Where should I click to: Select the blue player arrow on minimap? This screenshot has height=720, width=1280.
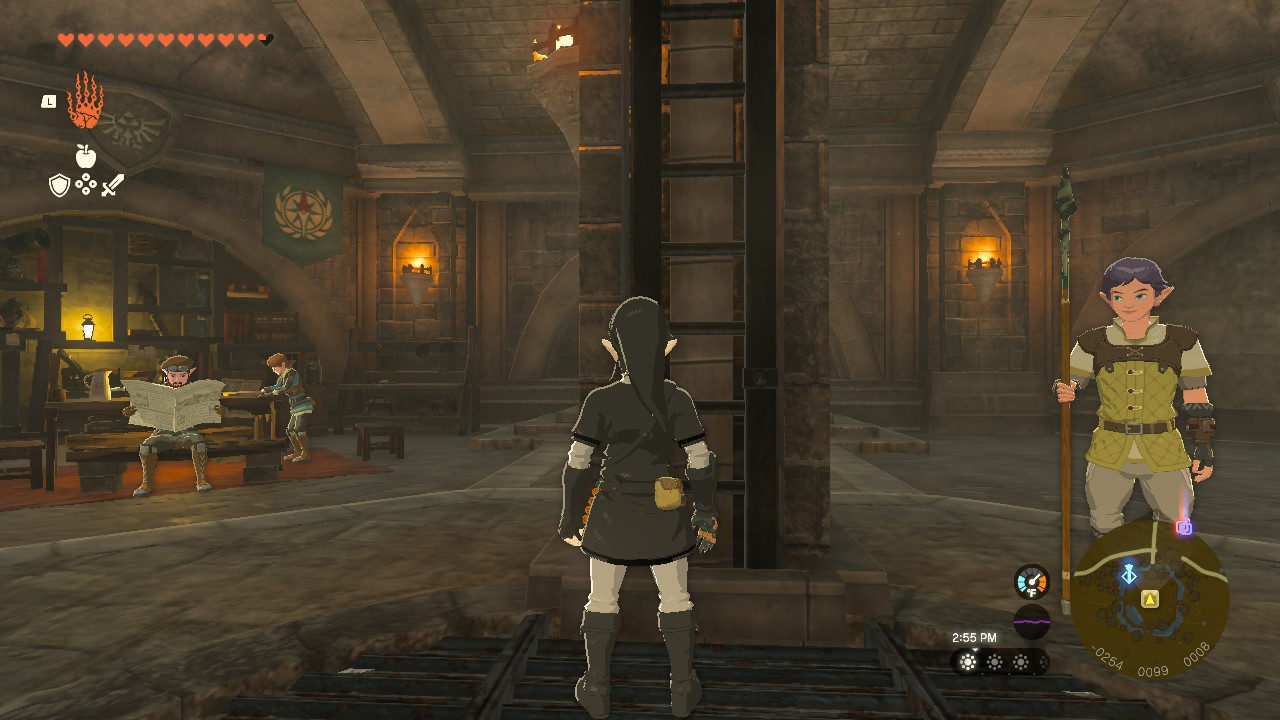[x=1128, y=575]
